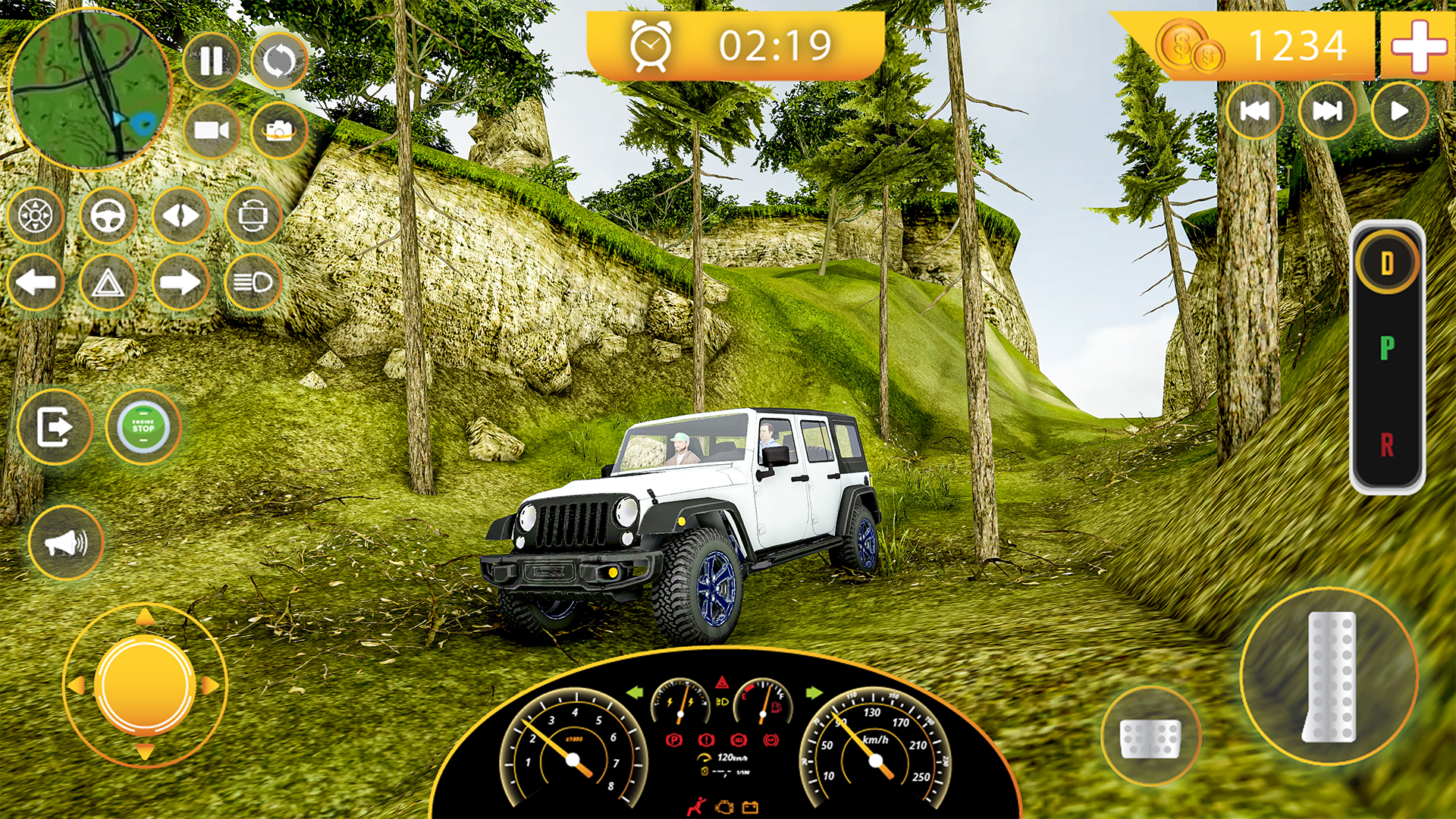Select Drive D on the gear shifter

click(x=1388, y=262)
